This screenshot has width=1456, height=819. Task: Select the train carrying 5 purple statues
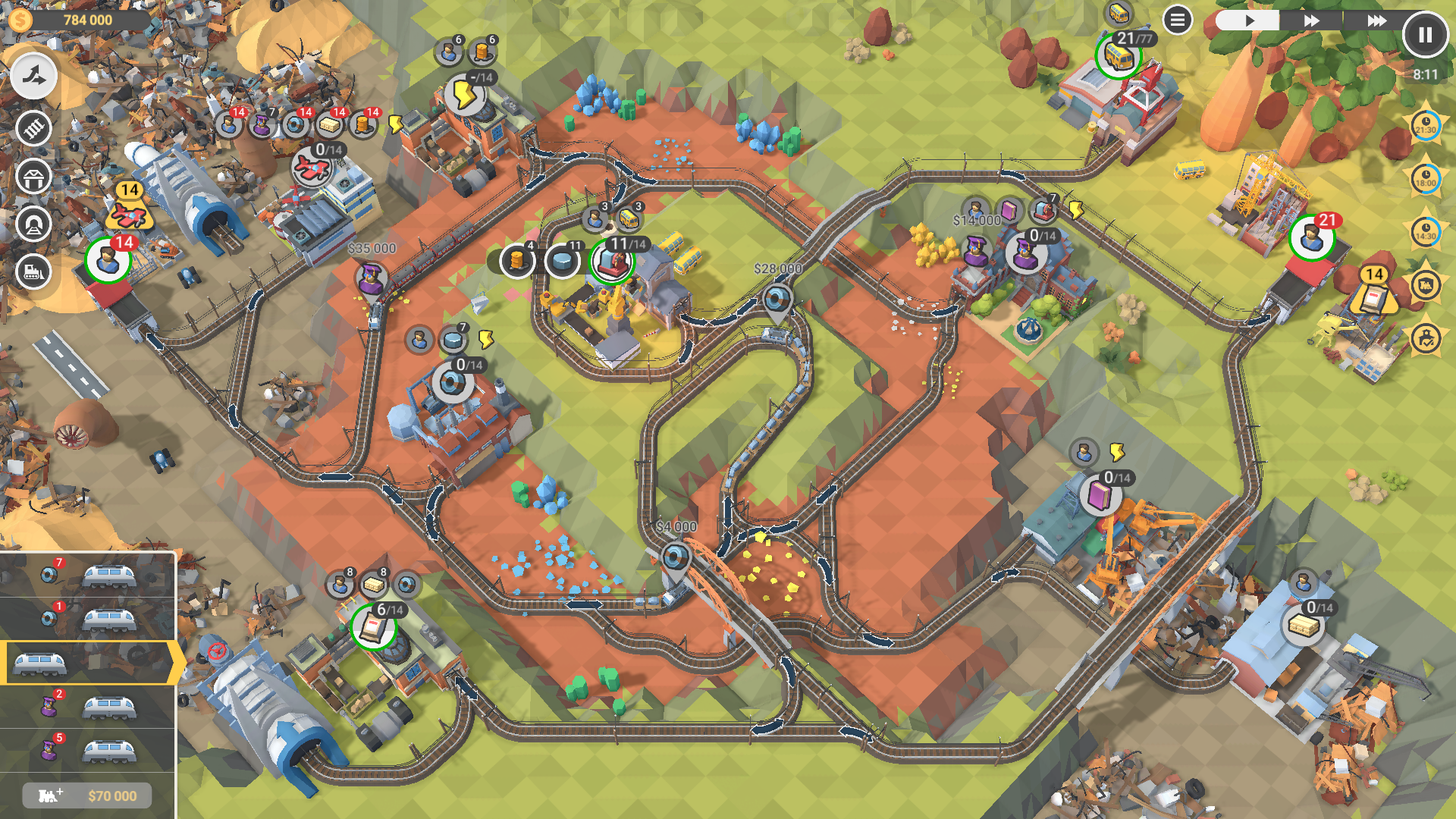(88, 751)
